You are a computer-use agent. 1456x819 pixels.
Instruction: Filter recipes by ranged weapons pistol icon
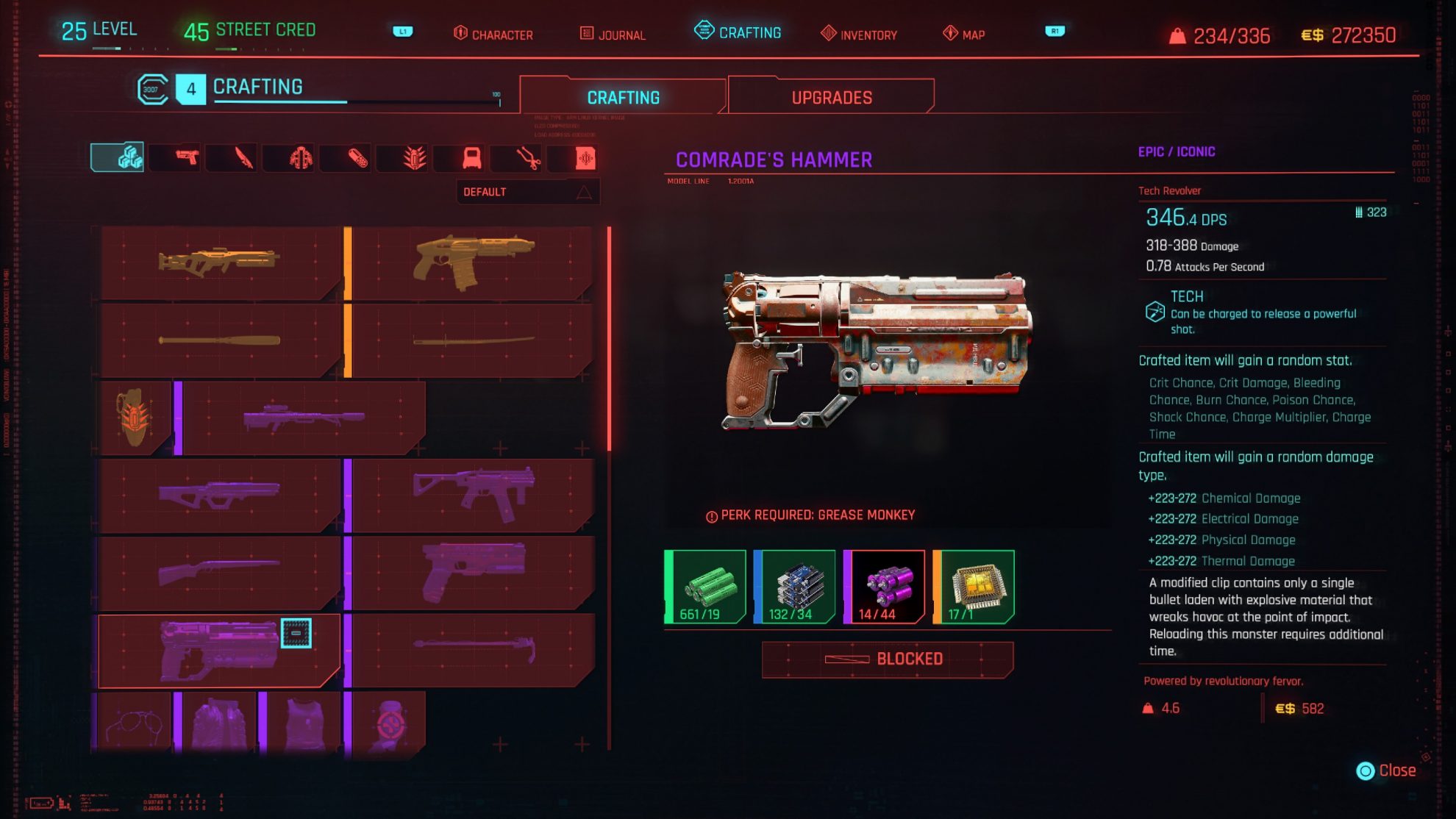click(x=187, y=157)
